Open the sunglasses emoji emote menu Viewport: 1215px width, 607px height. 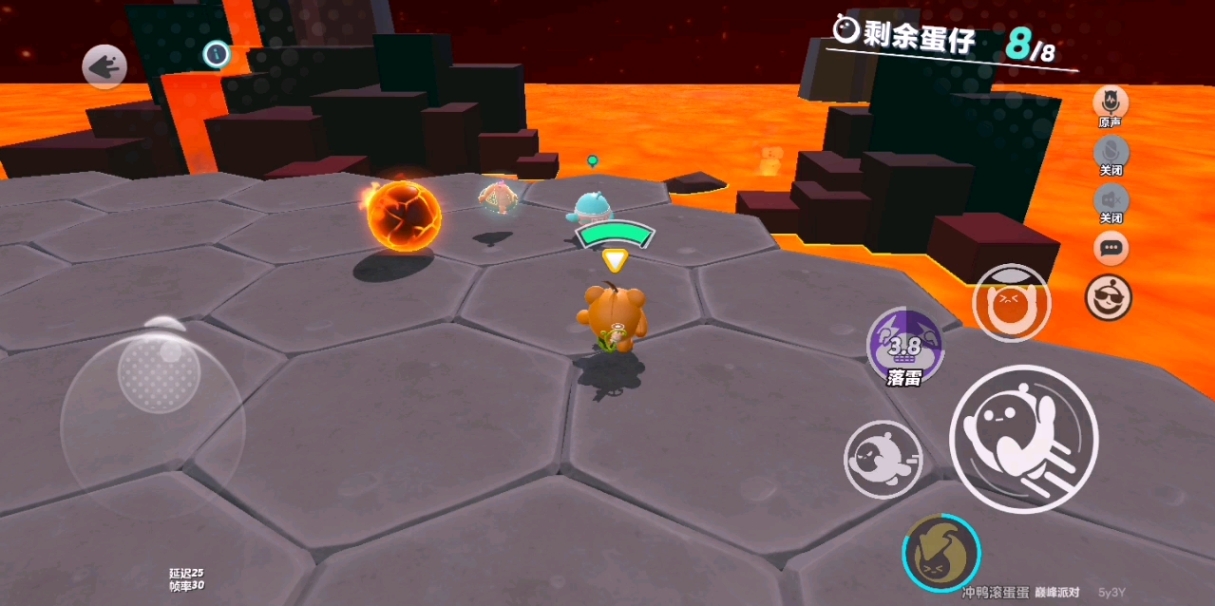click(1109, 296)
